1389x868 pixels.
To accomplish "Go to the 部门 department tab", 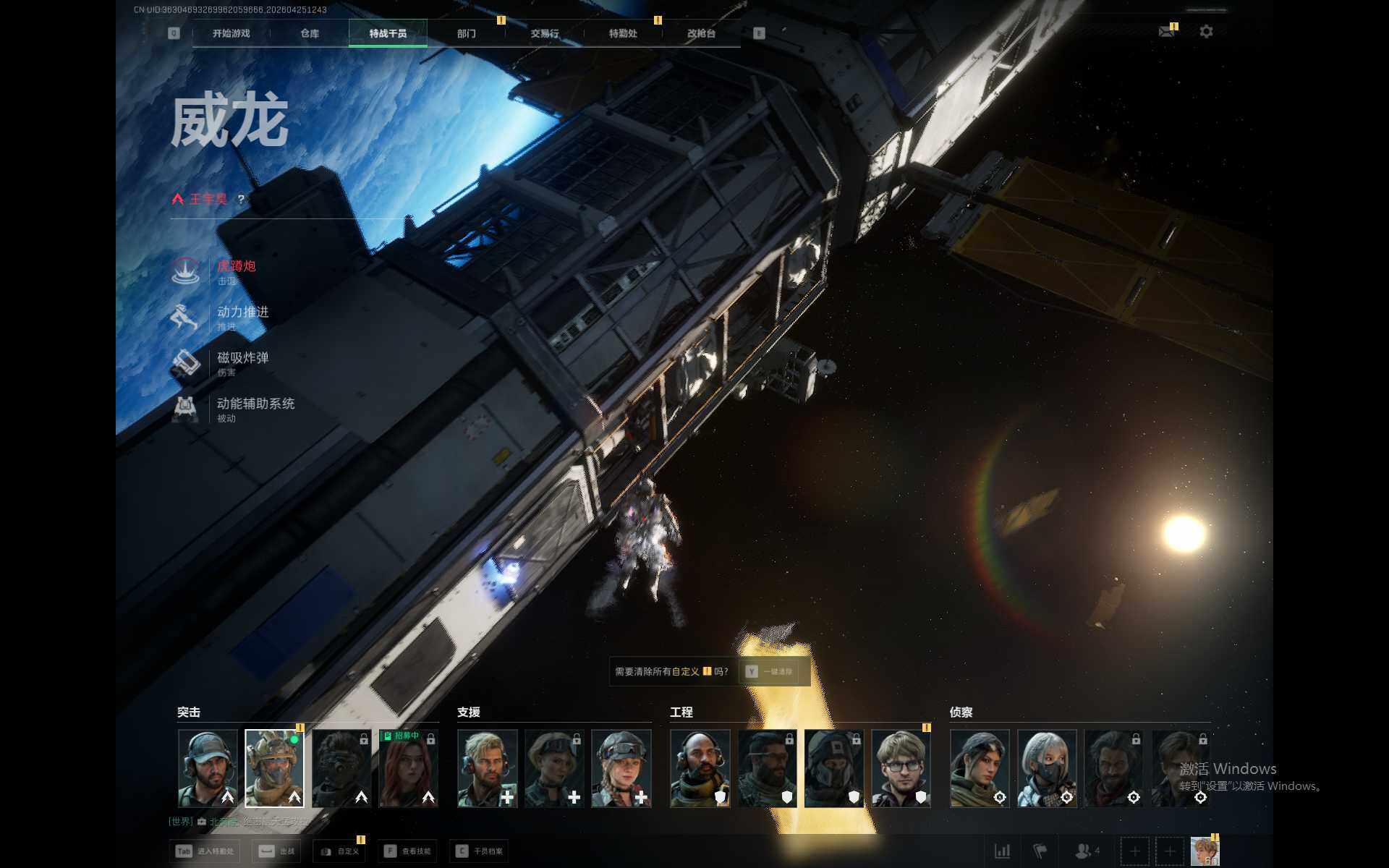I will 467,33.
